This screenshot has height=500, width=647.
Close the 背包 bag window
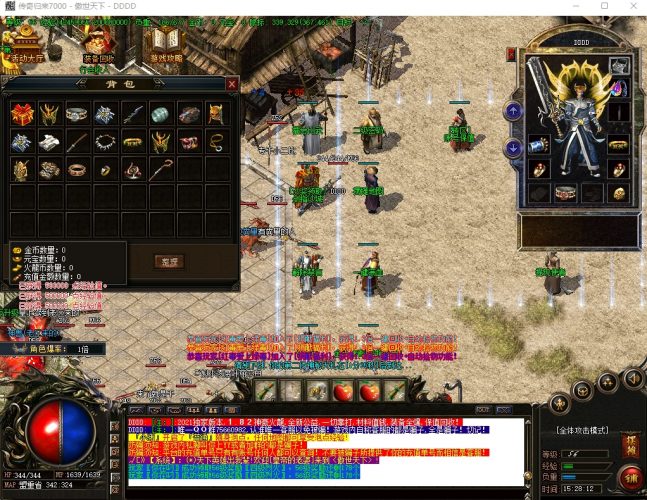click(232, 85)
